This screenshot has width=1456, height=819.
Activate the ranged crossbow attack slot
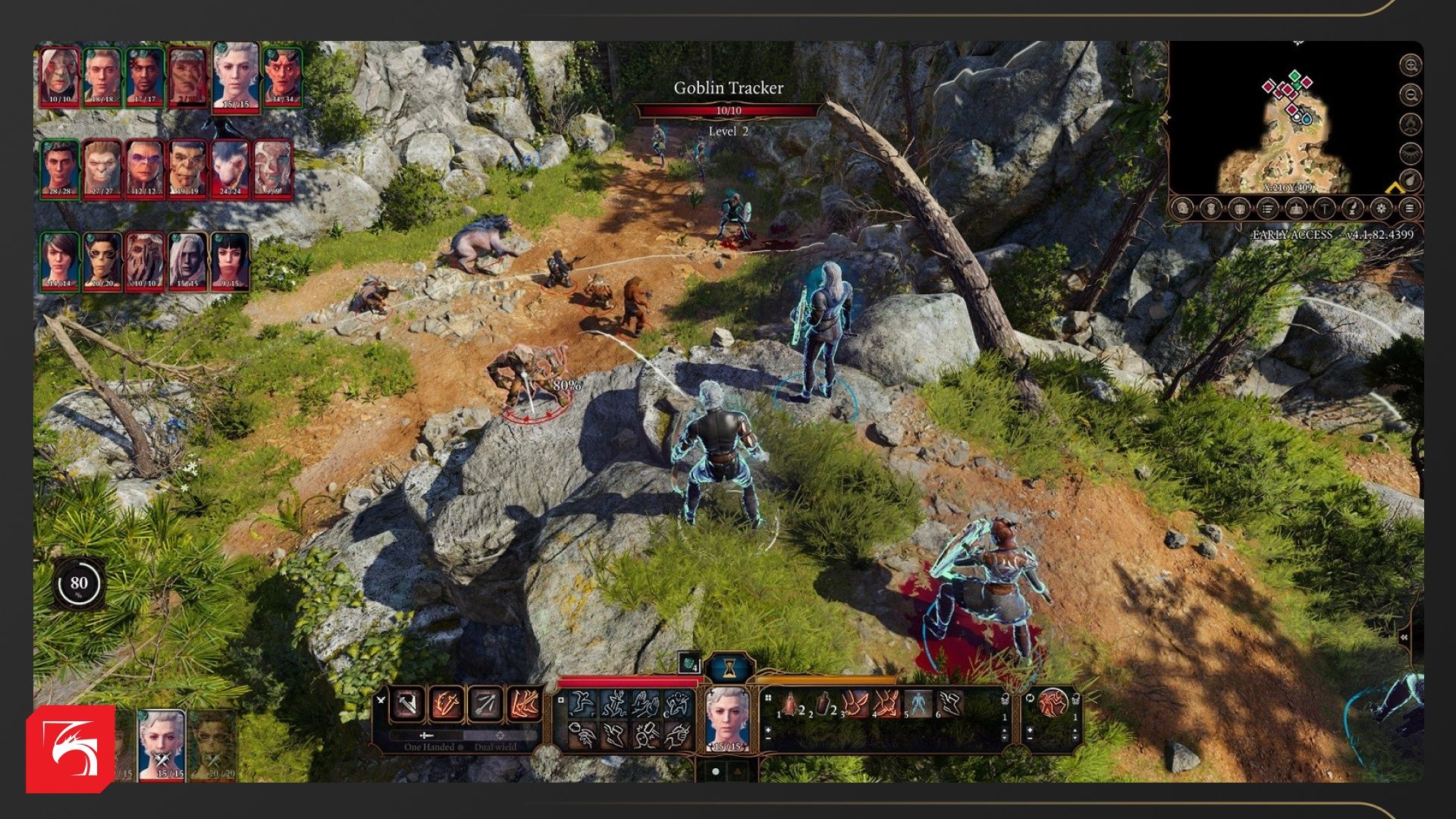(x=485, y=704)
